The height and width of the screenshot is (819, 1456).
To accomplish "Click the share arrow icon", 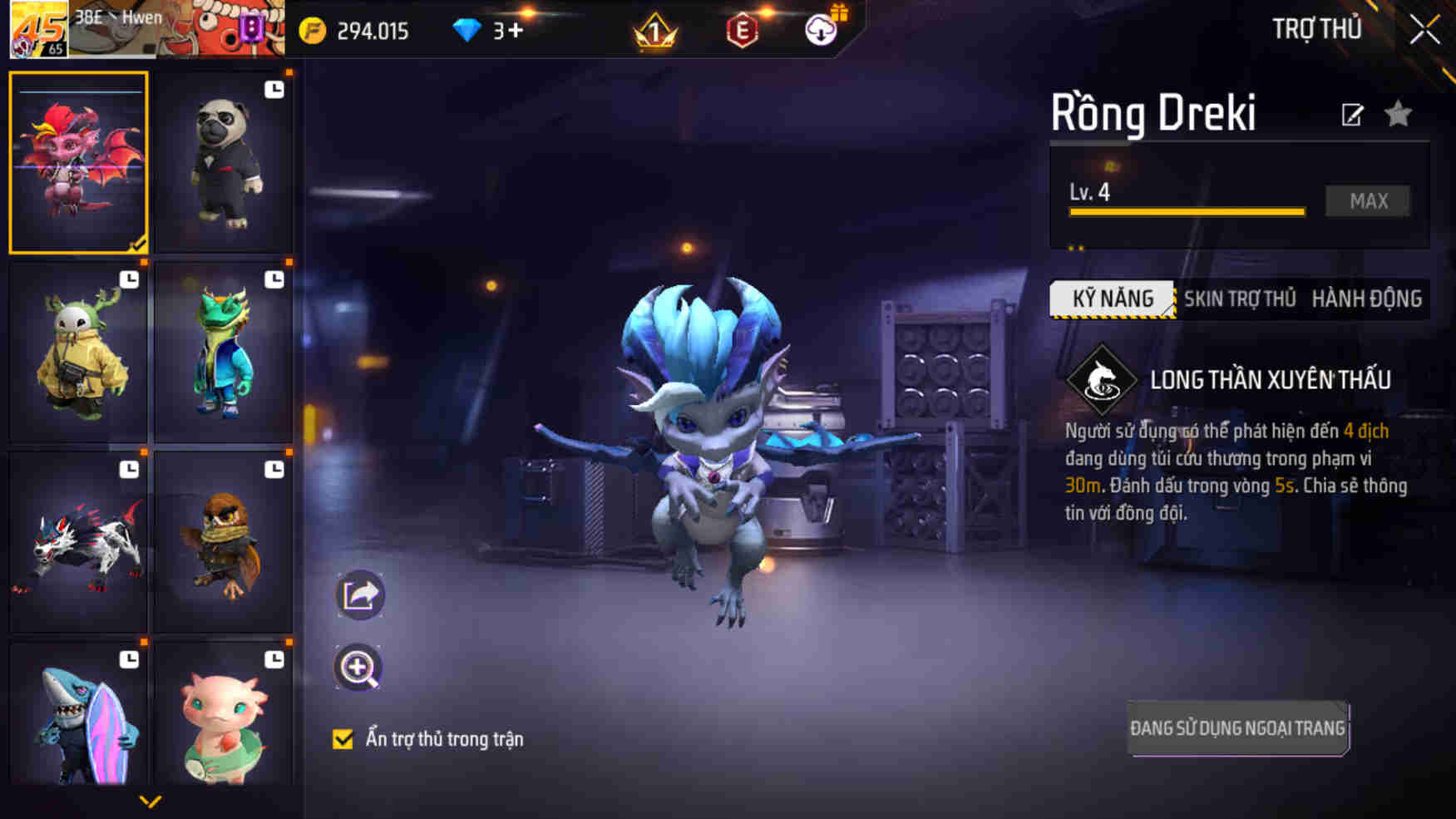I will [360, 595].
